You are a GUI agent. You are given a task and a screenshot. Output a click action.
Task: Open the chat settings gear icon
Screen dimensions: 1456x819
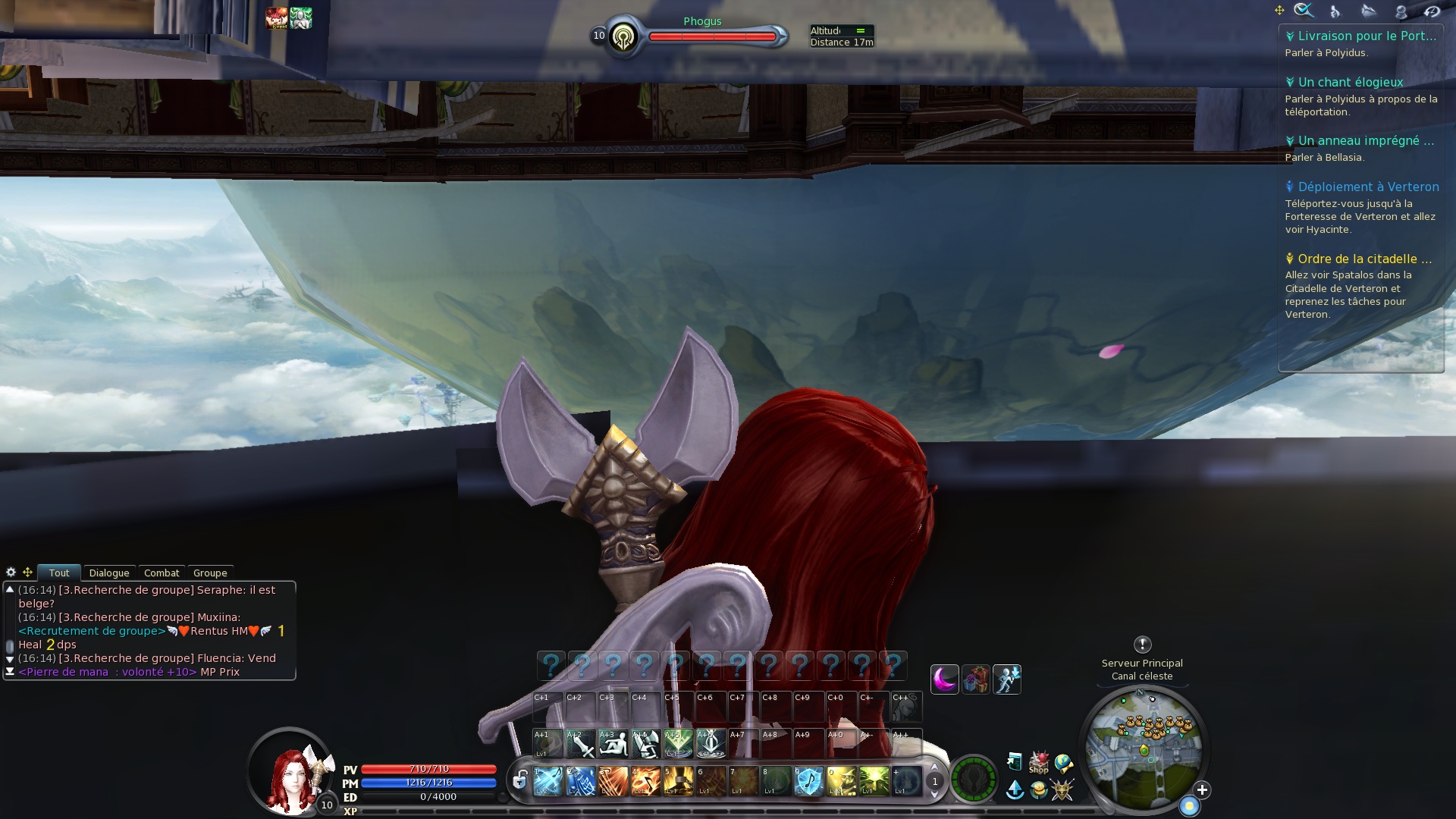(x=10, y=571)
